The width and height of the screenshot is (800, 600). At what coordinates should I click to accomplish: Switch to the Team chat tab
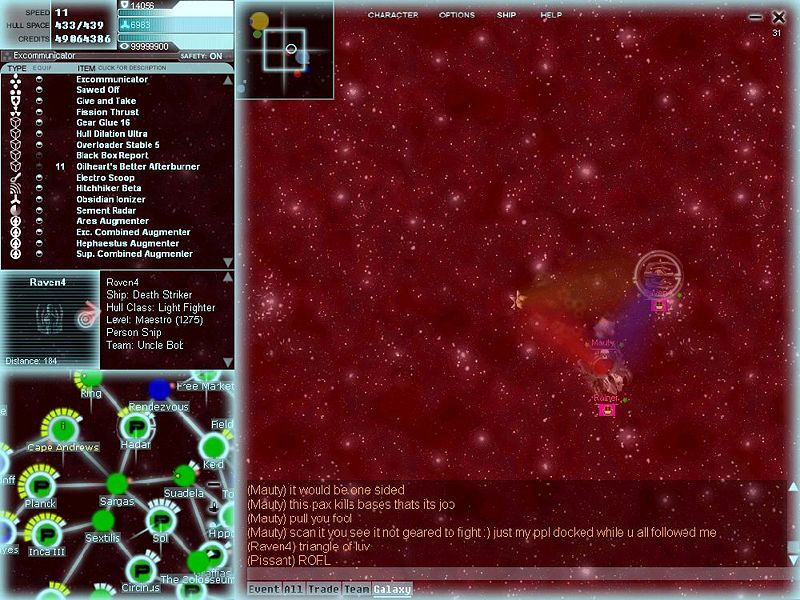[x=356, y=590]
